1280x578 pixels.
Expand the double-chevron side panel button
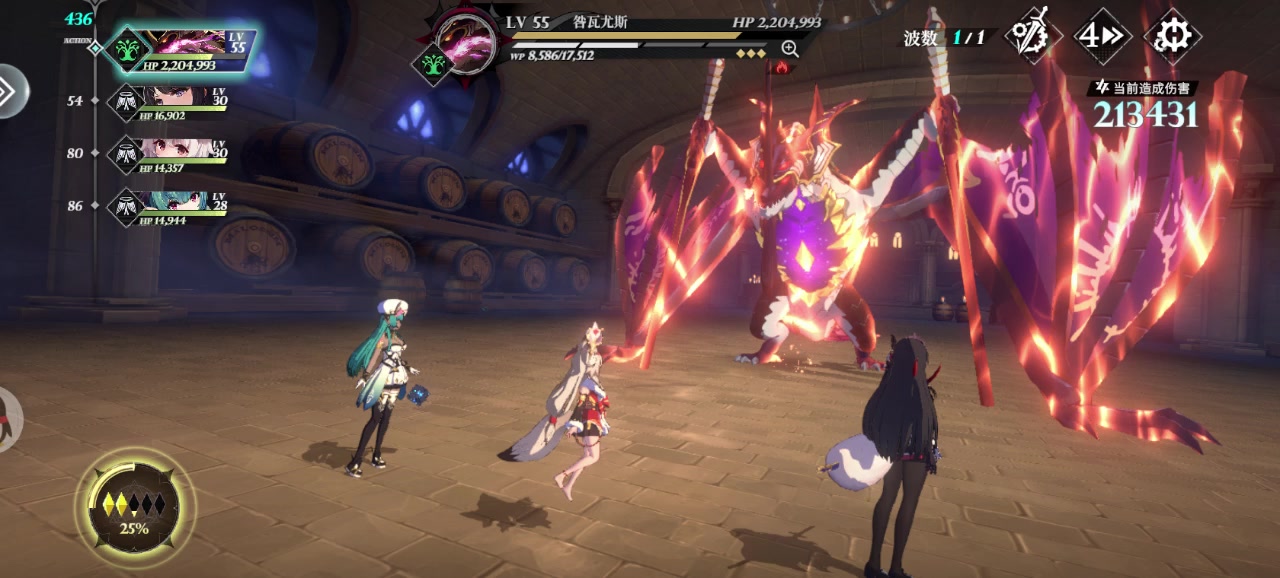tap(8, 91)
